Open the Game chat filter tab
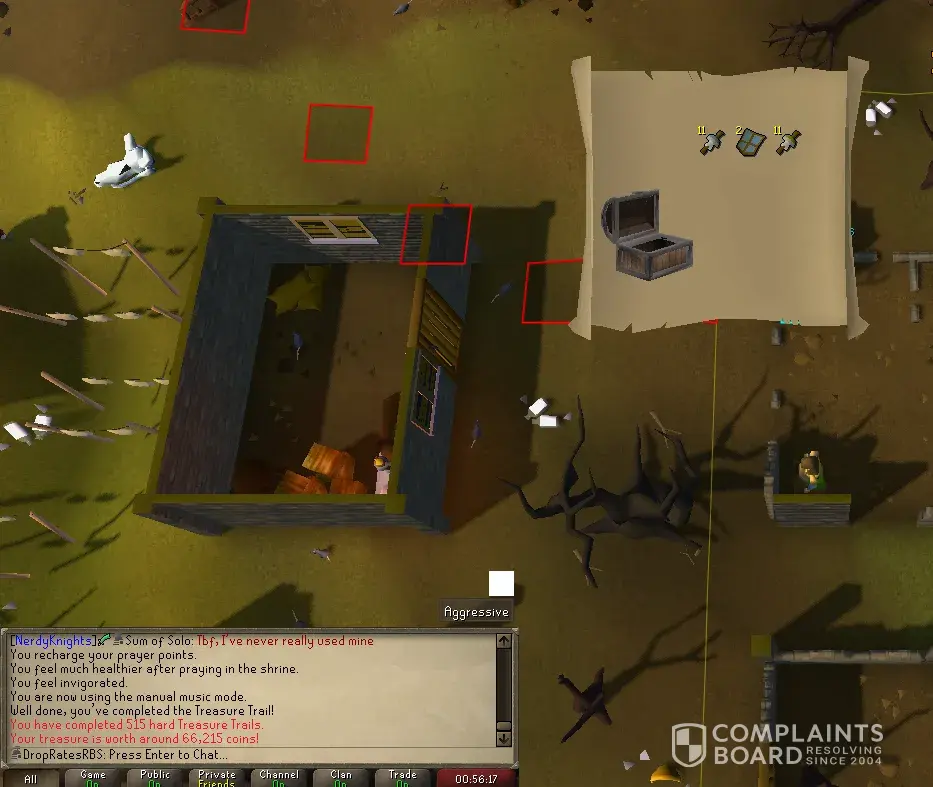Screen dimensions: 933x787 click(x=93, y=778)
